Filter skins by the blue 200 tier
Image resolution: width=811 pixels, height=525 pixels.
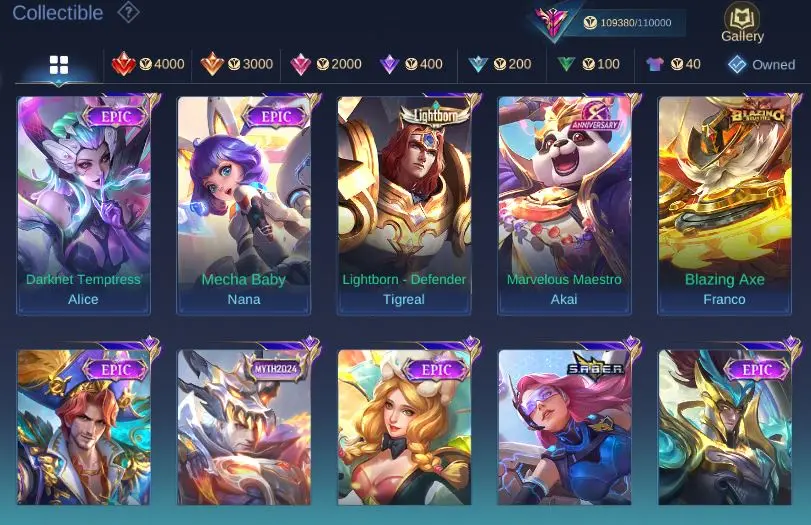[x=500, y=64]
